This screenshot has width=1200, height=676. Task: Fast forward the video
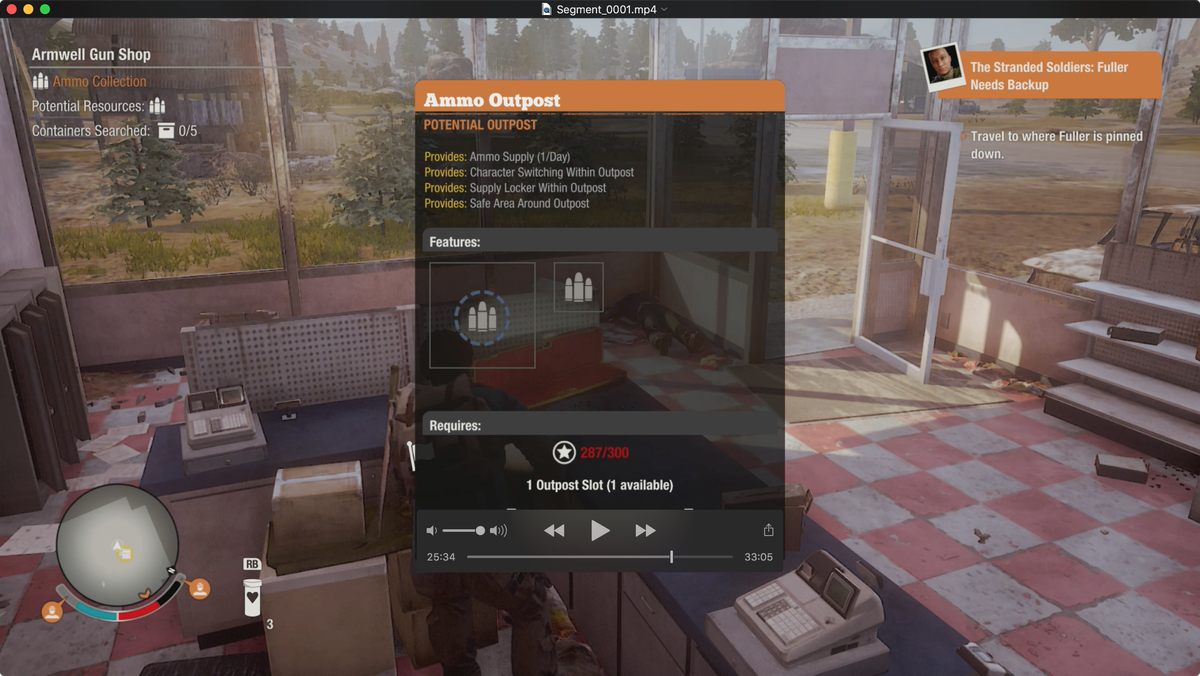[645, 530]
